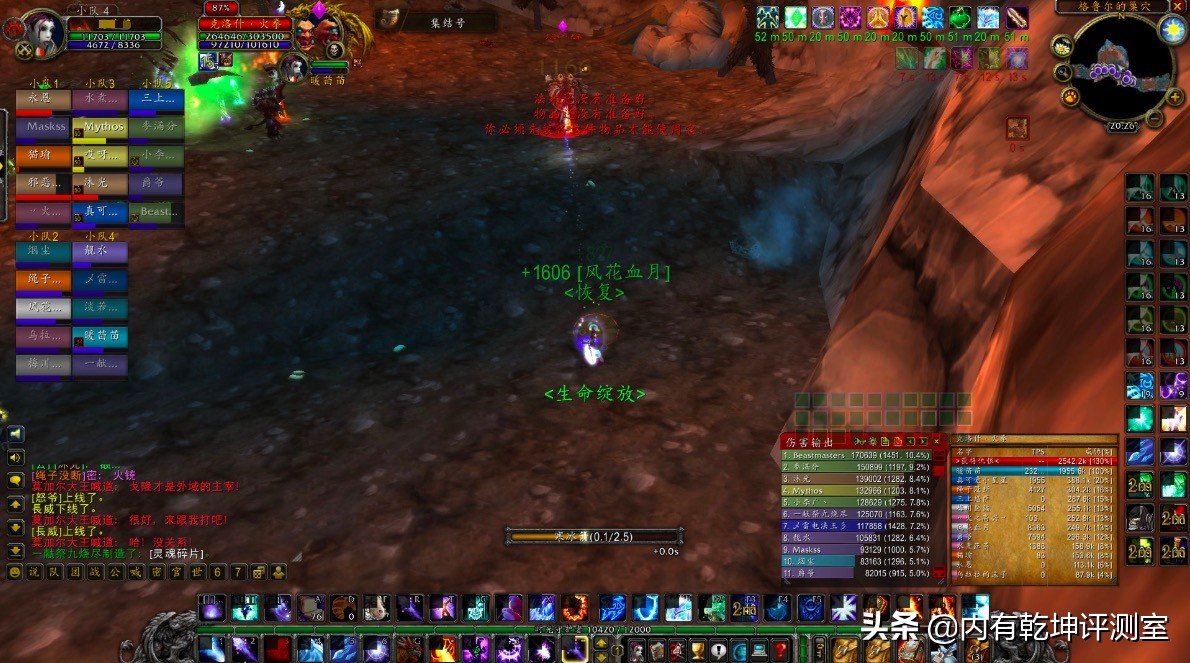Open the chat speech bubble menu
This screenshot has height=663, width=1190.
15,480
